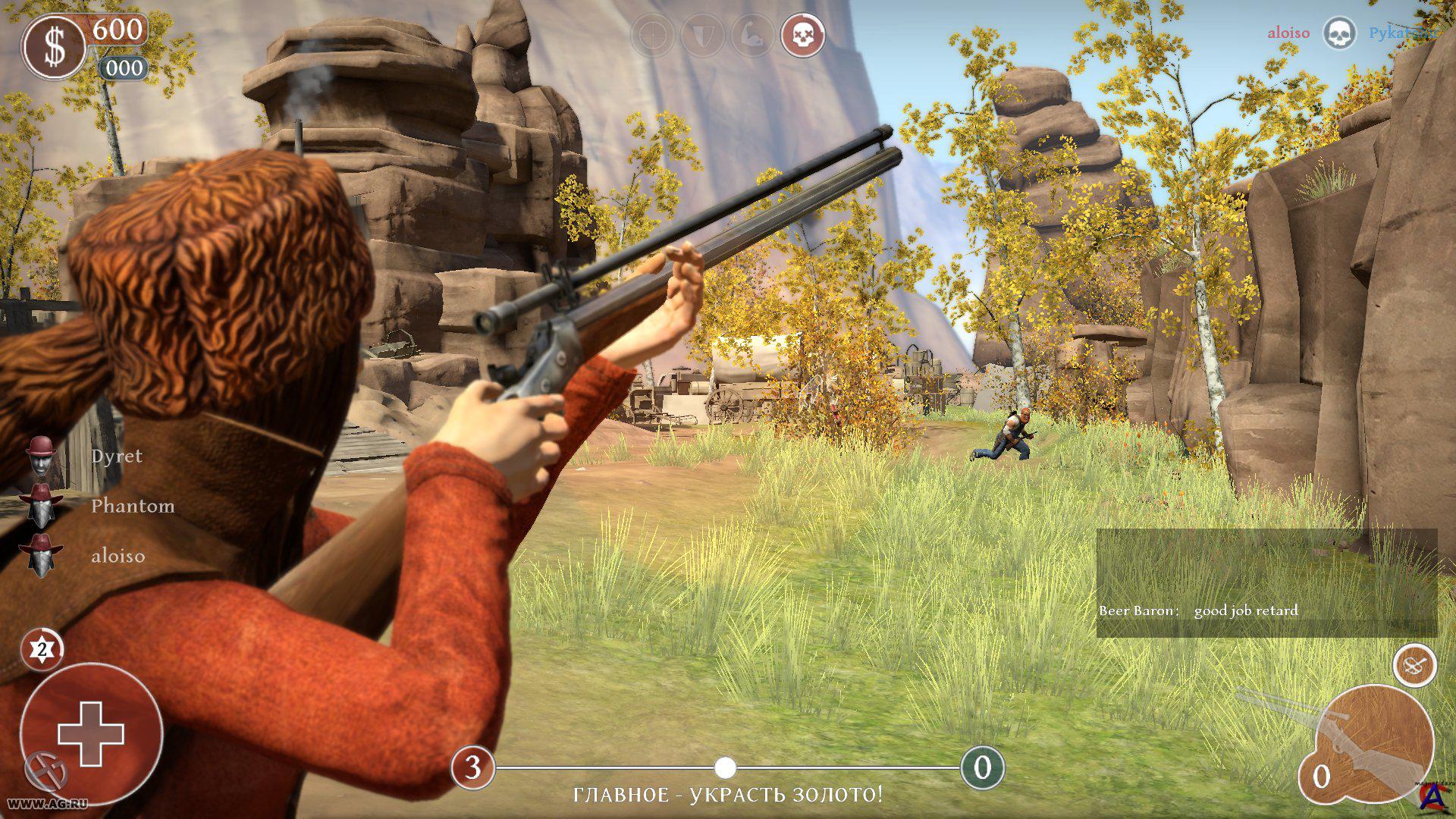Activate the small round trait icon above the rifle
1456x819 pixels.
[x=1414, y=667]
